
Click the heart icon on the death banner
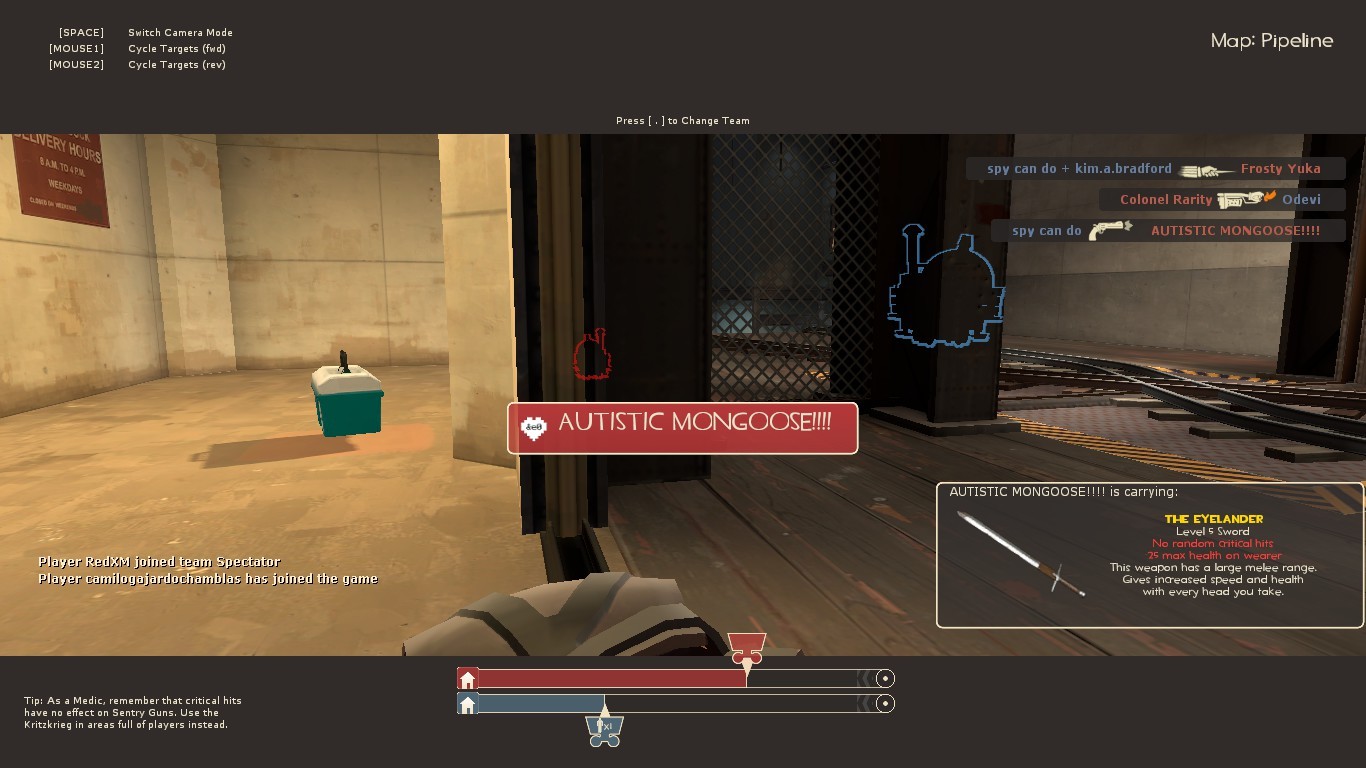(533, 428)
